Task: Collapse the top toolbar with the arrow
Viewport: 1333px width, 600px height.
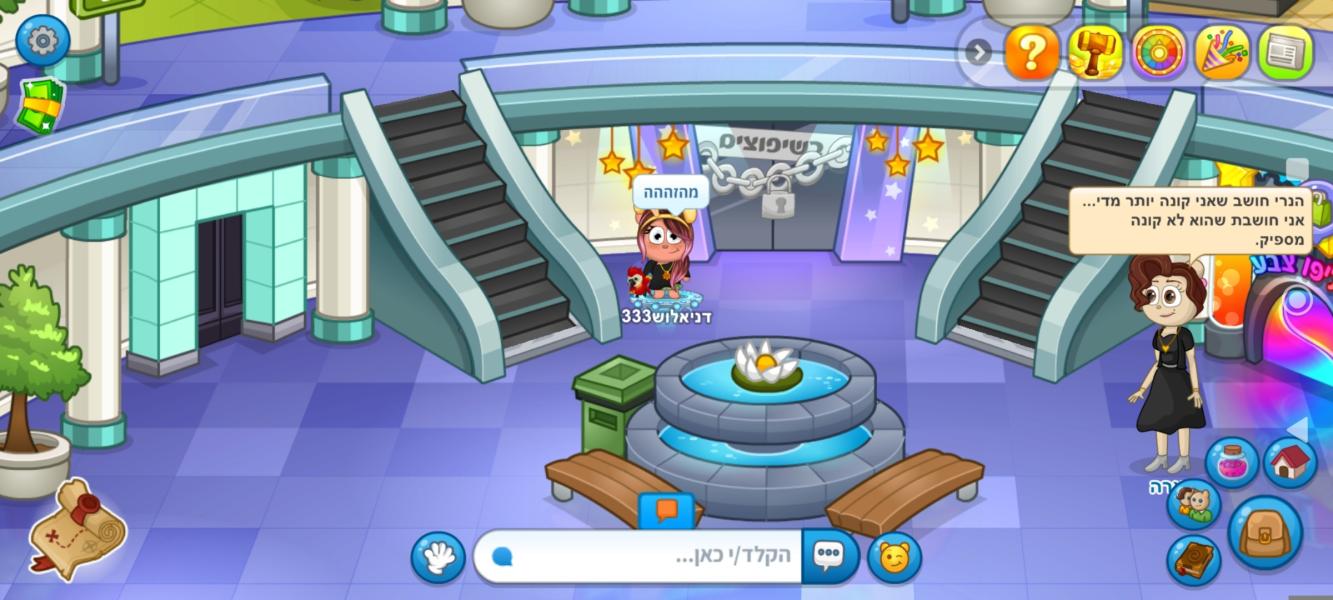Action: pos(978,52)
